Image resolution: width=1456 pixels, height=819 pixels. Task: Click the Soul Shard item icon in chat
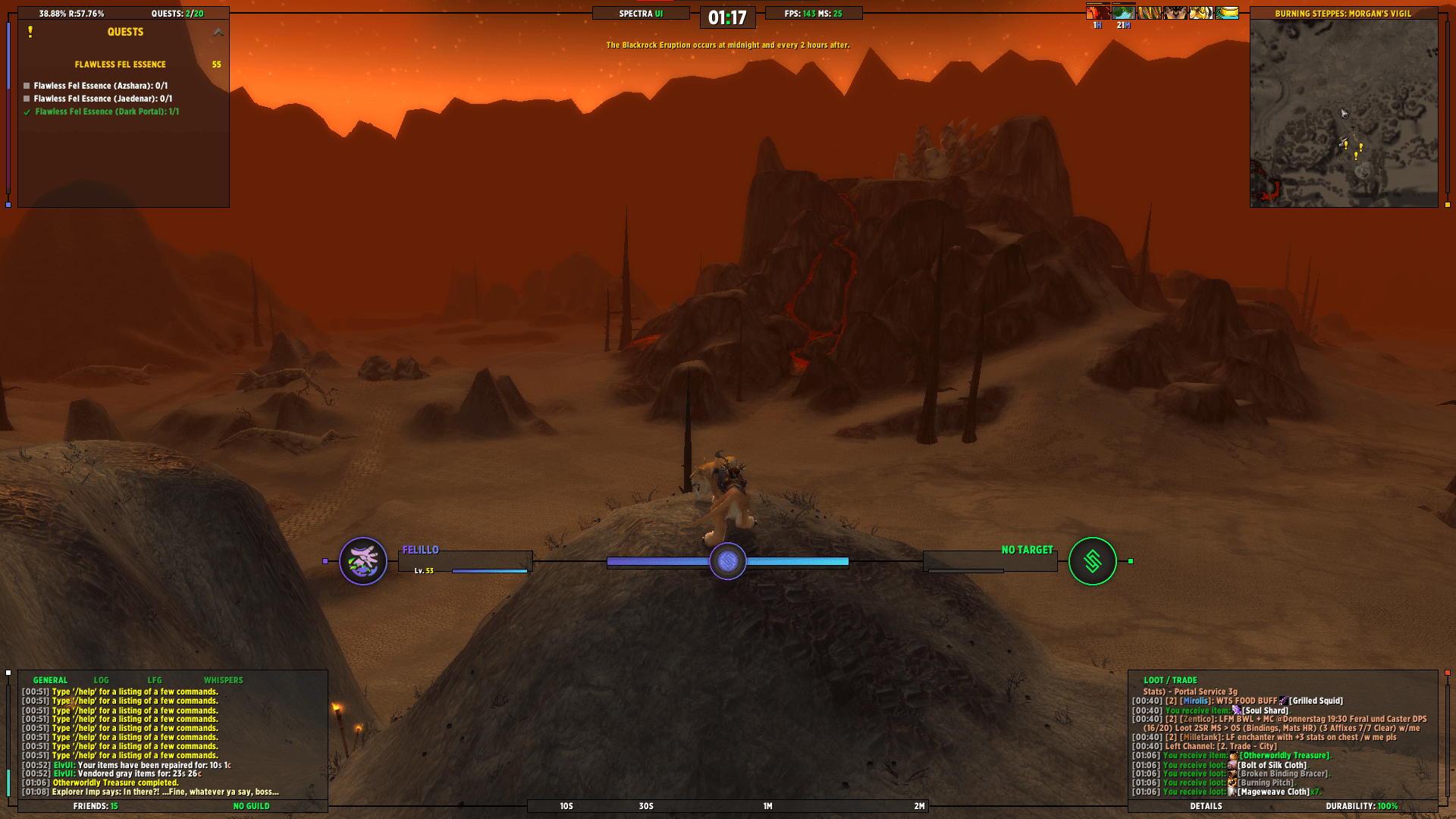pyautogui.click(x=1236, y=711)
